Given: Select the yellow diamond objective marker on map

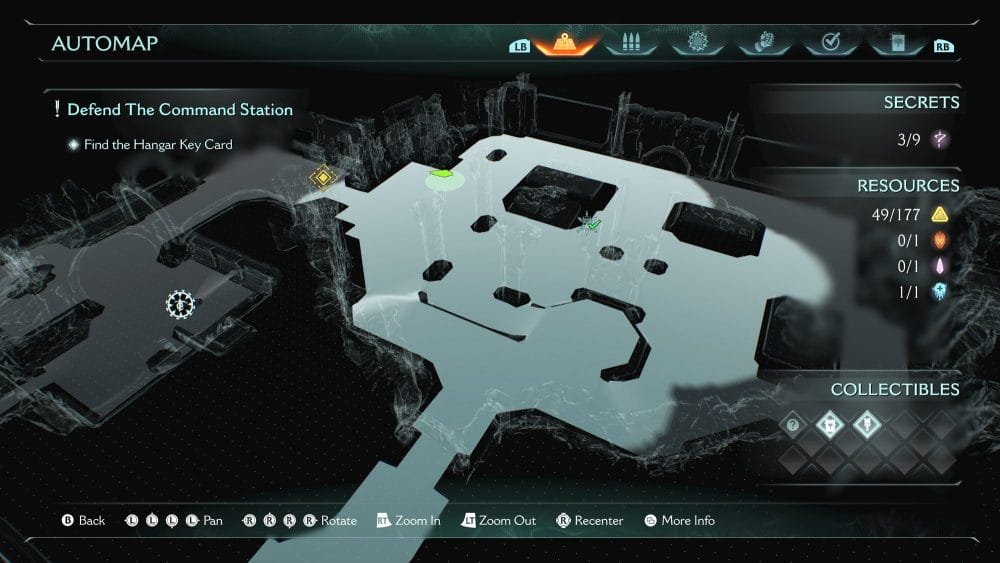Looking at the screenshot, I should point(322,178).
